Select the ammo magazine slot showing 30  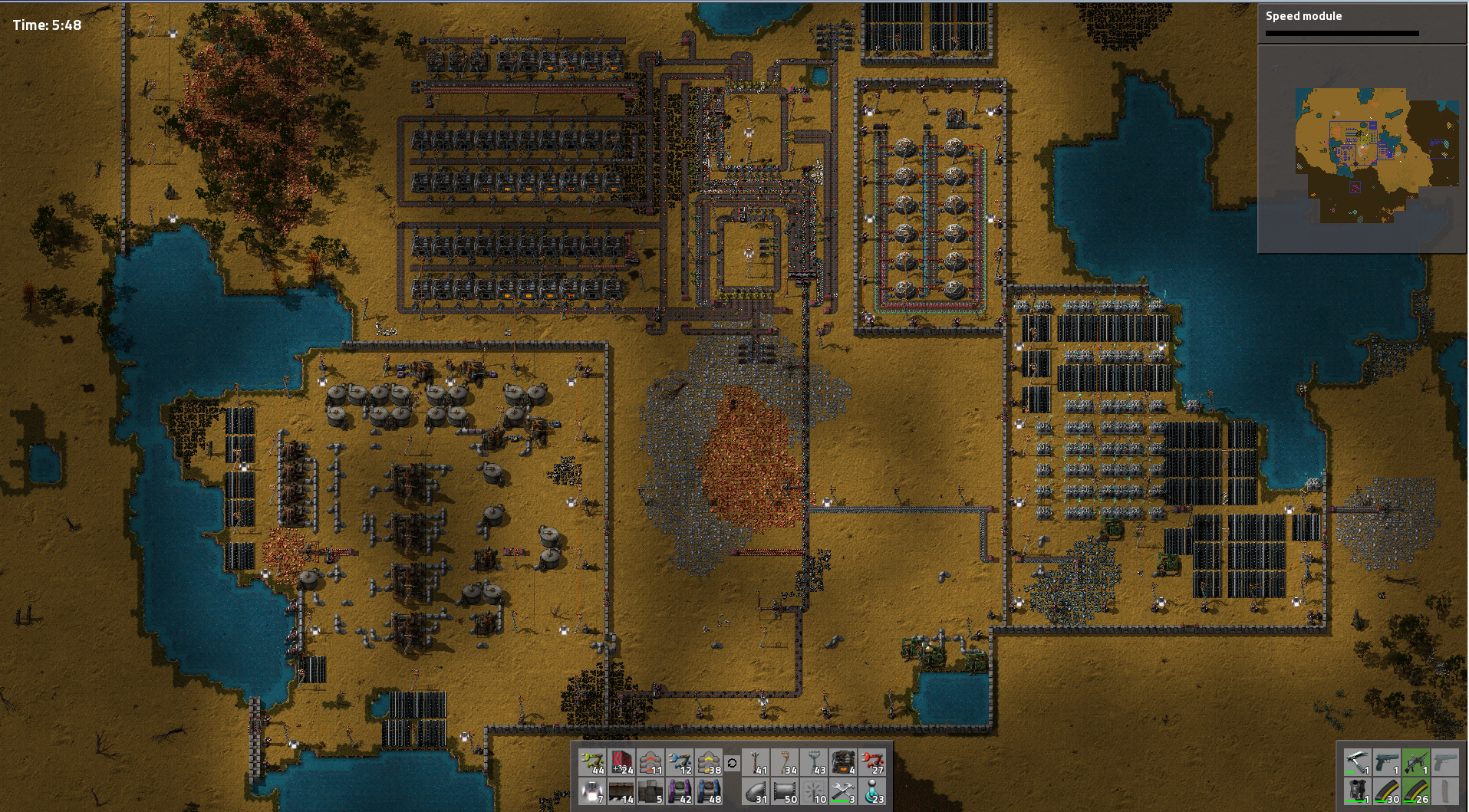[1386, 792]
